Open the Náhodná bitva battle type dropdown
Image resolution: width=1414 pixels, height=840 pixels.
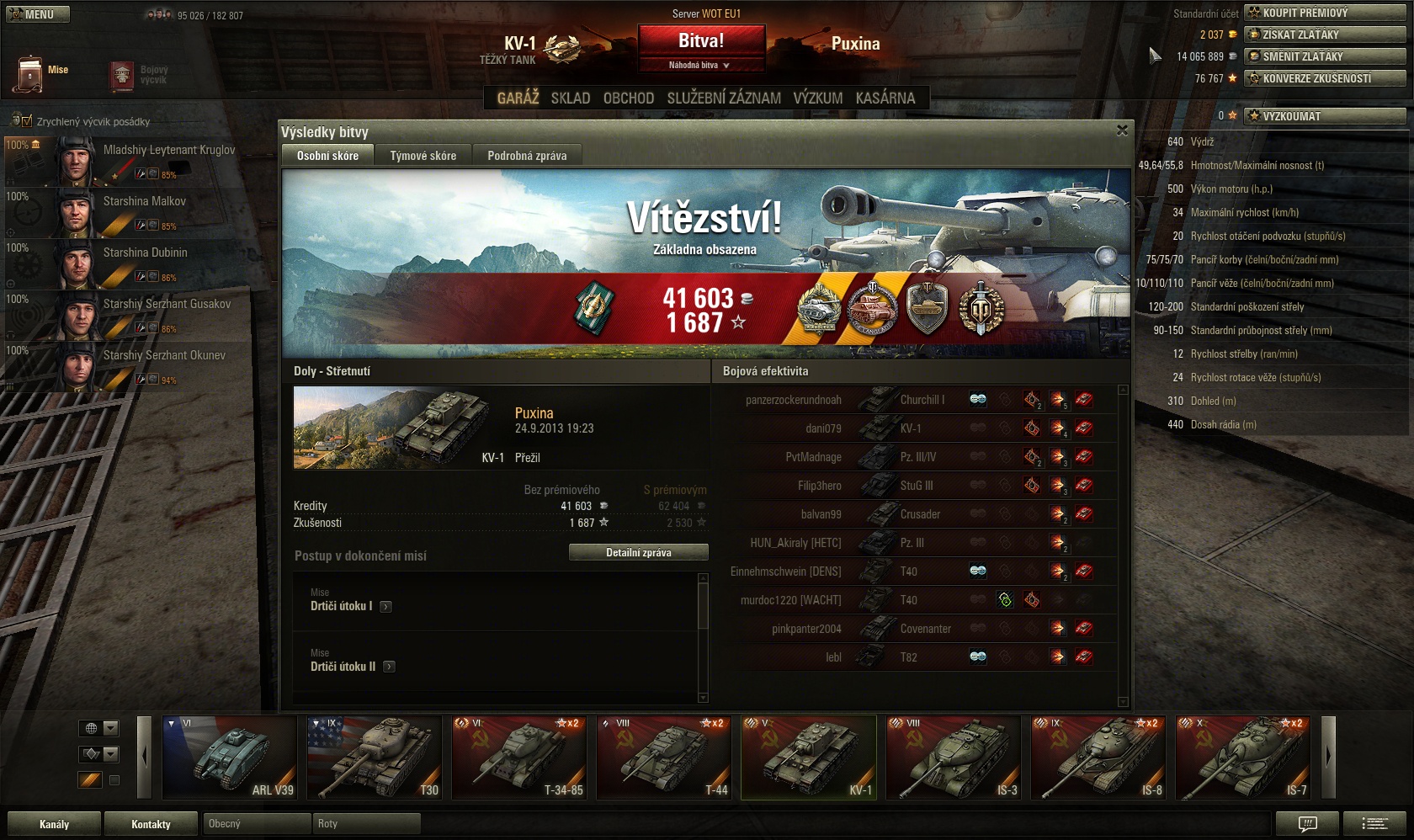pyautogui.click(x=699, y=65)
